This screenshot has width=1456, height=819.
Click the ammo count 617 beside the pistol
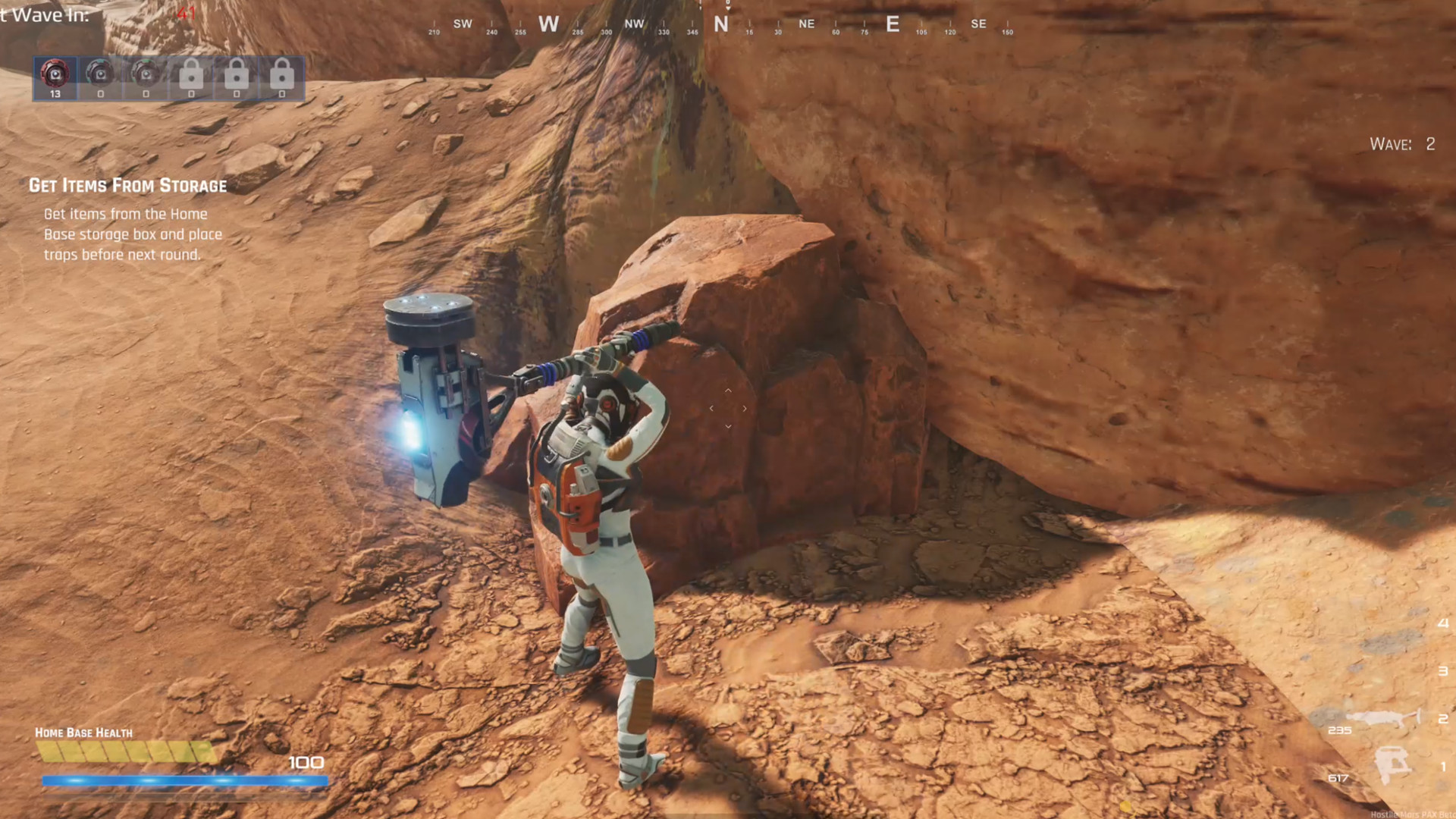(x=1337, y=778)
